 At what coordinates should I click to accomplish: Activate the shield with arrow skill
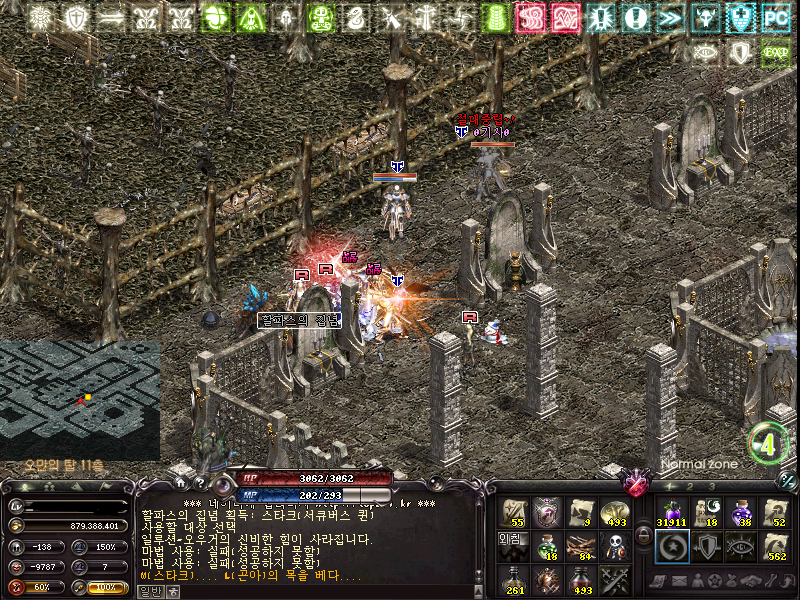706,546
